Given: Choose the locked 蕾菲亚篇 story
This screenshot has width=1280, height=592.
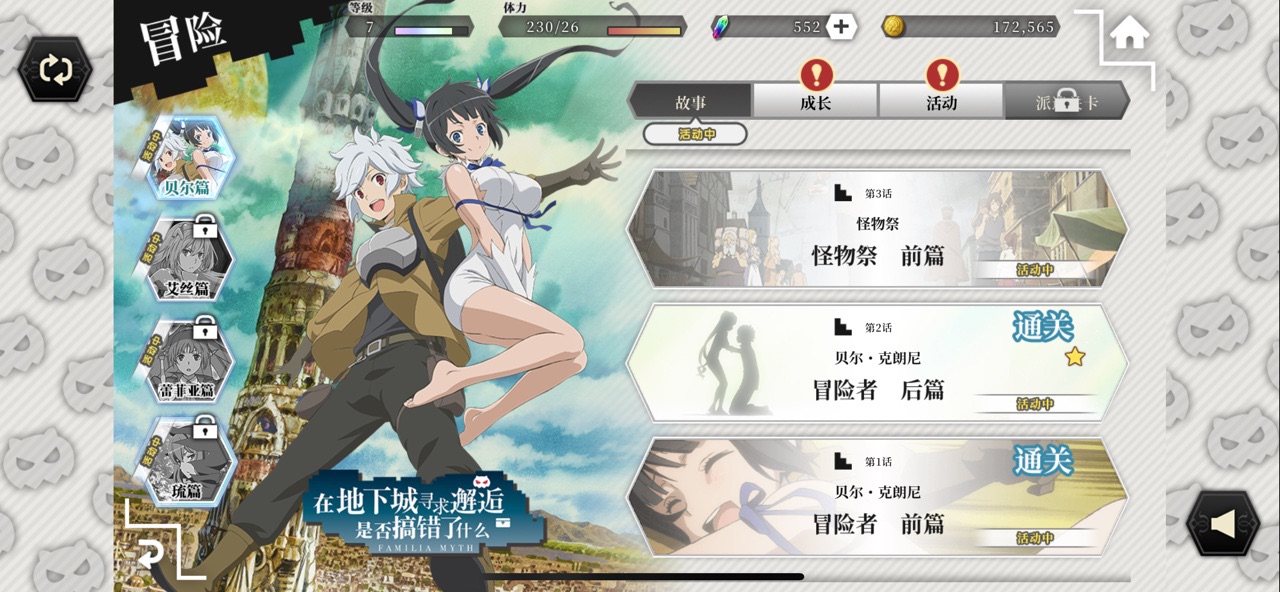Looking at the screenshot, I should coord(187,362).
